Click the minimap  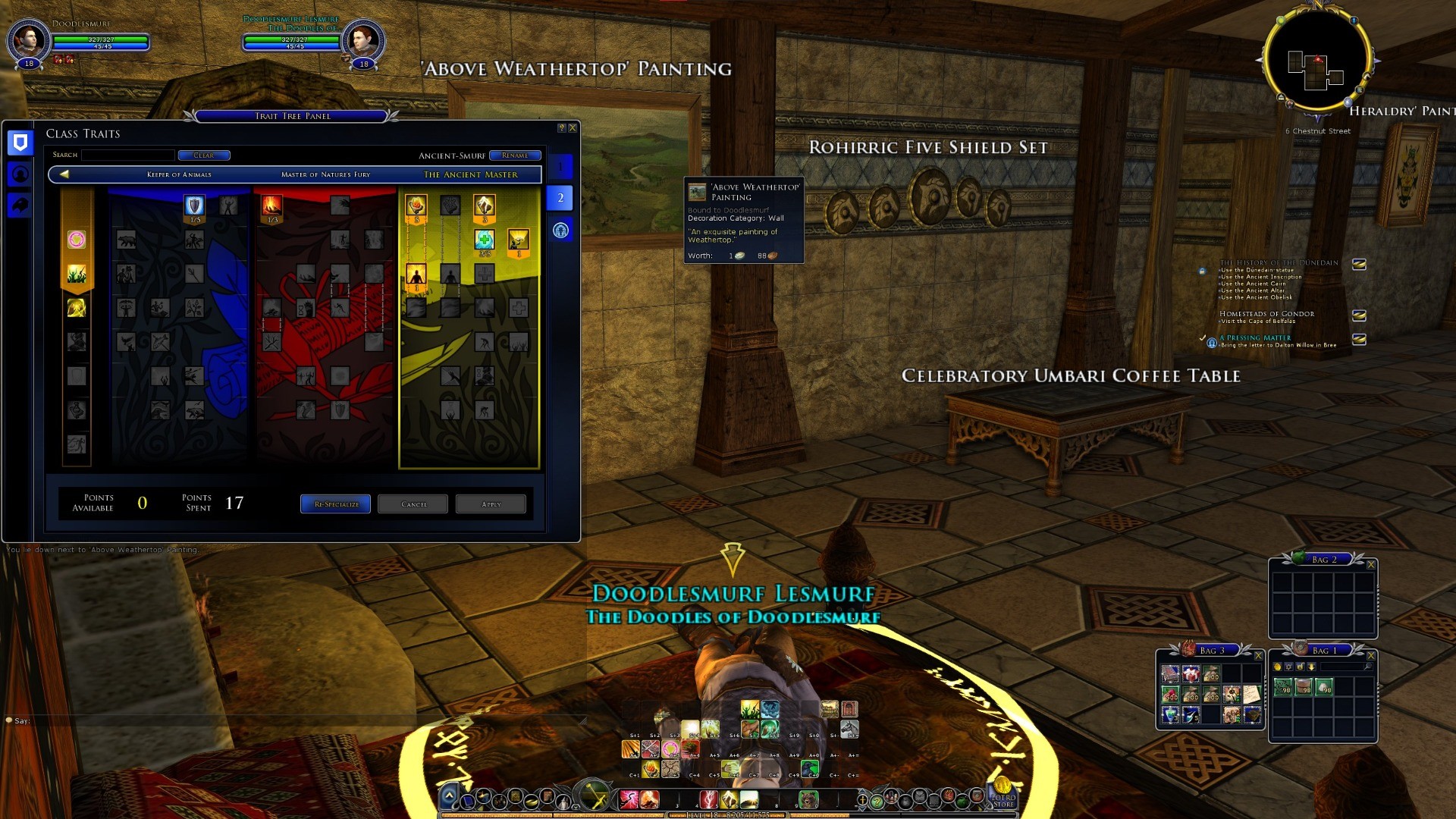pos(1317,61)
